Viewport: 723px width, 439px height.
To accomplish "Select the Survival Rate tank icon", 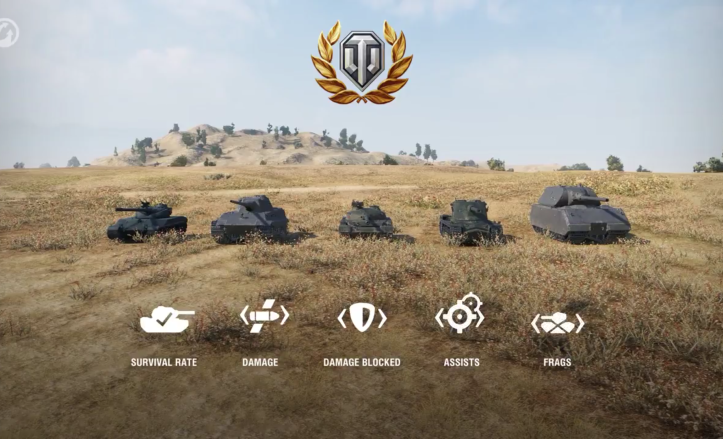I will coord(167,319).
